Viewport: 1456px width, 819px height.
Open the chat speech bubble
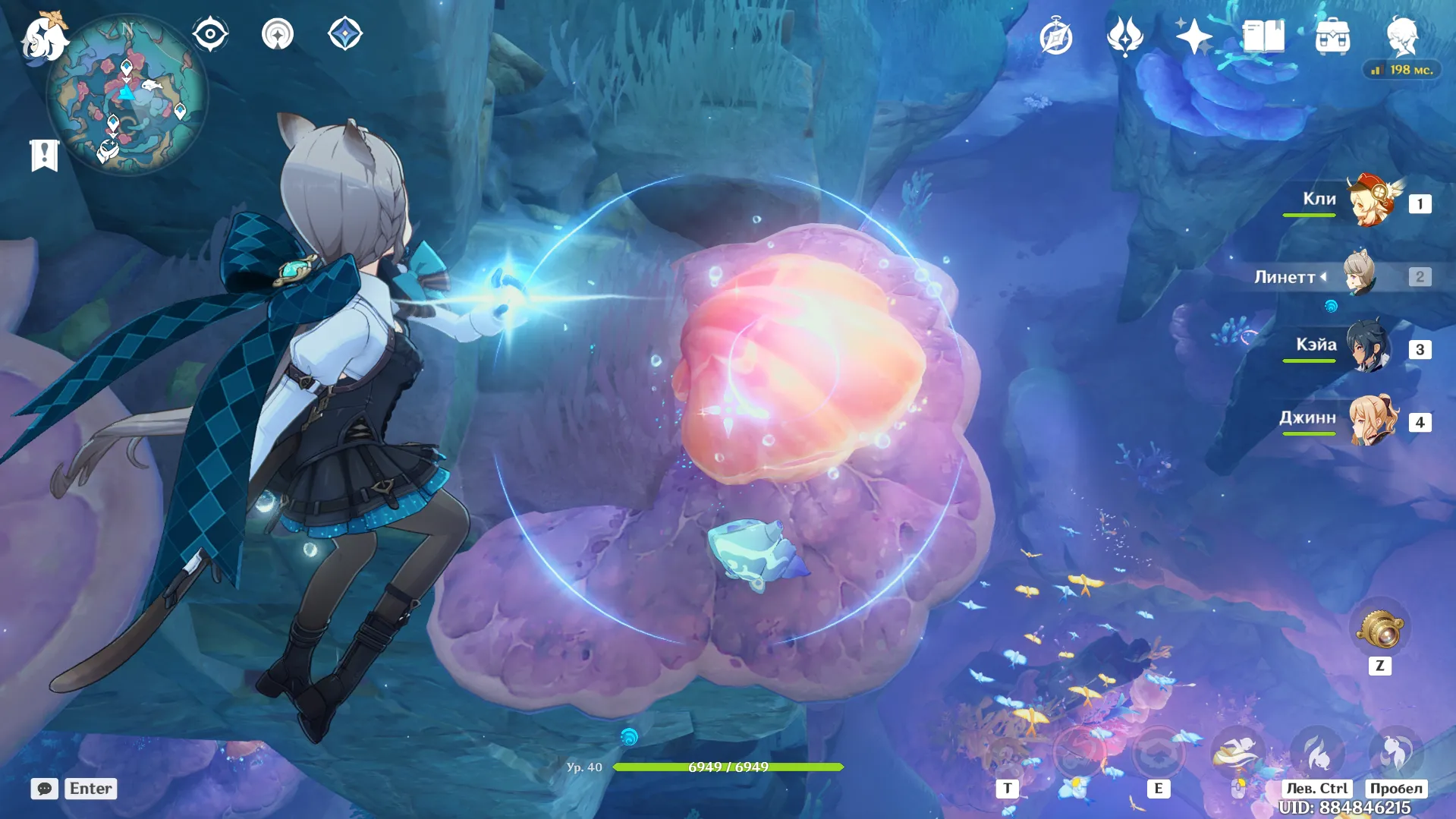45,789
